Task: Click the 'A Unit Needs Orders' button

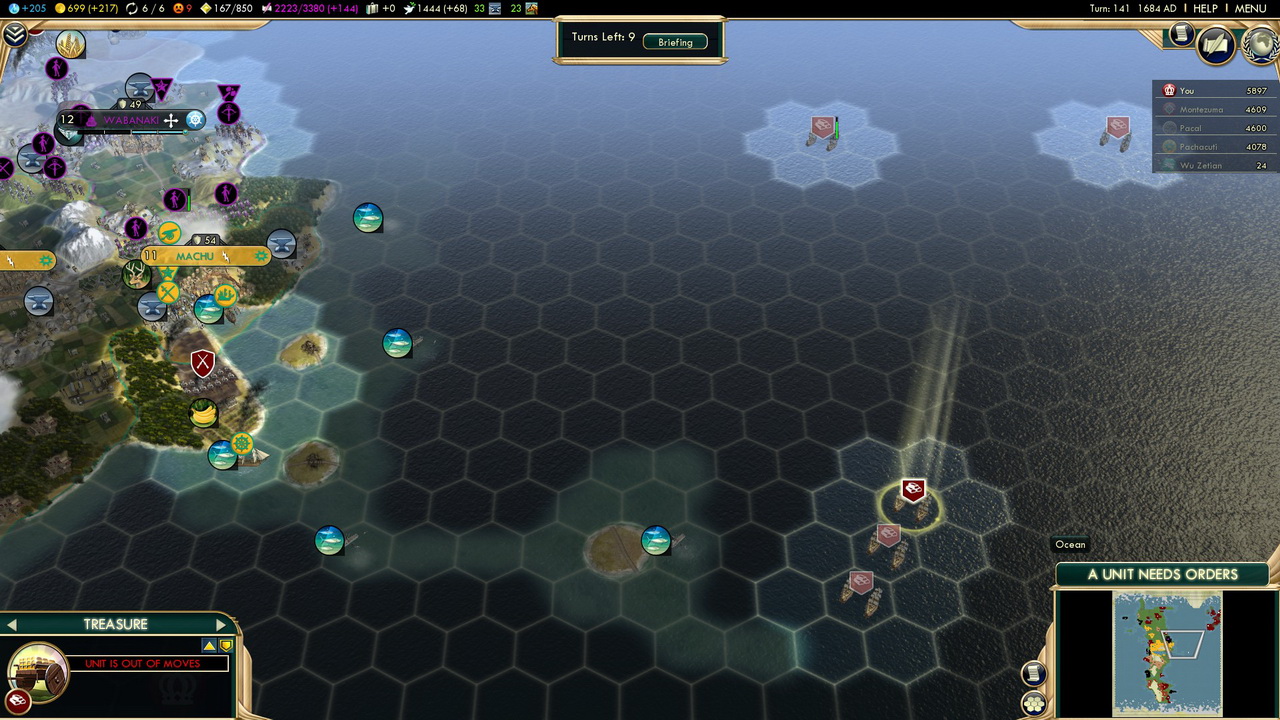Action: click(1162, 575)
